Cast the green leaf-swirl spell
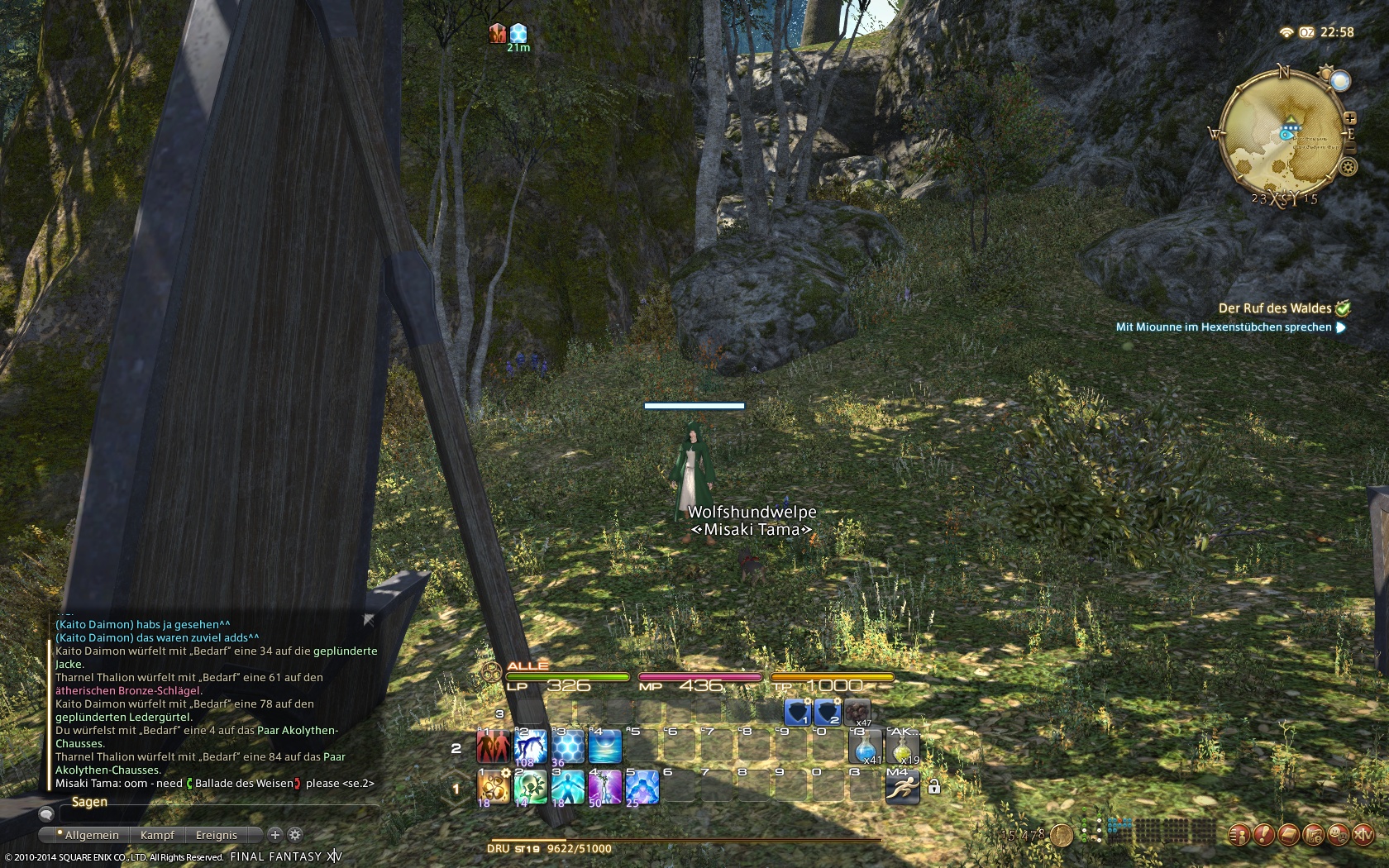 click(x=530, y=787)
